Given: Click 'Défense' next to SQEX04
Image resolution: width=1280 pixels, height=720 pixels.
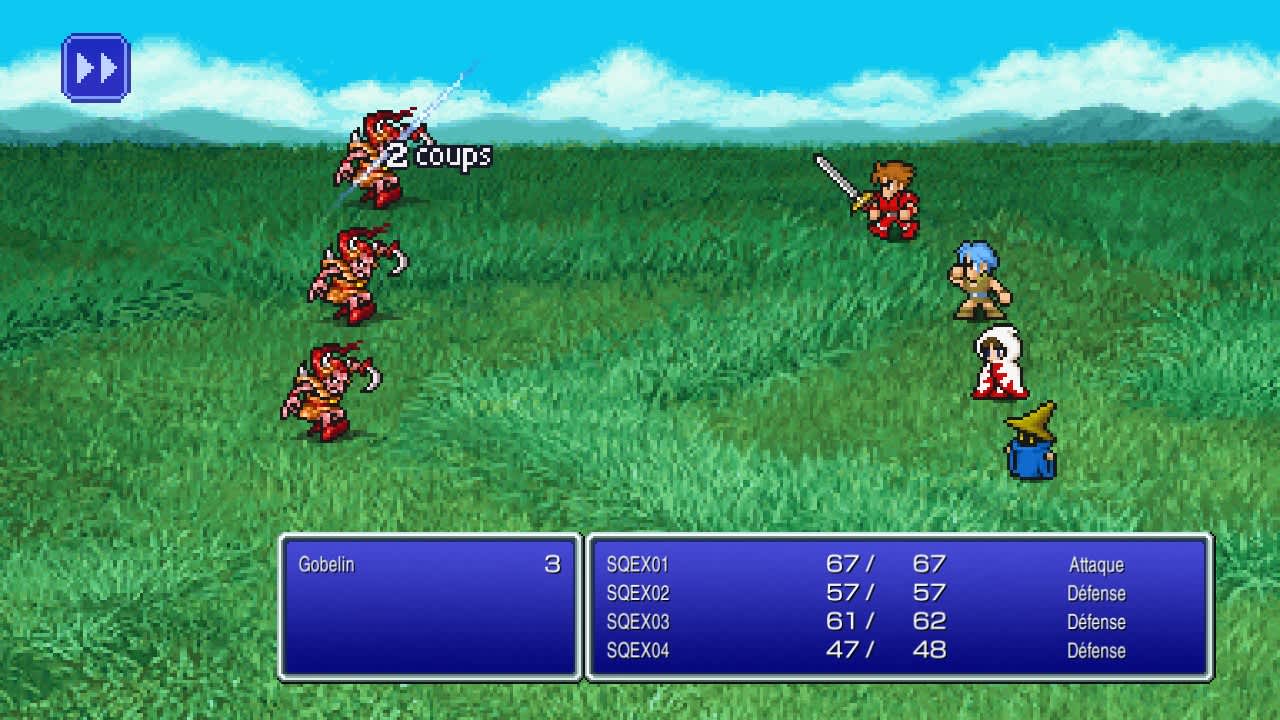Looking at the screenshot, I should click(x=1100, y=651).
